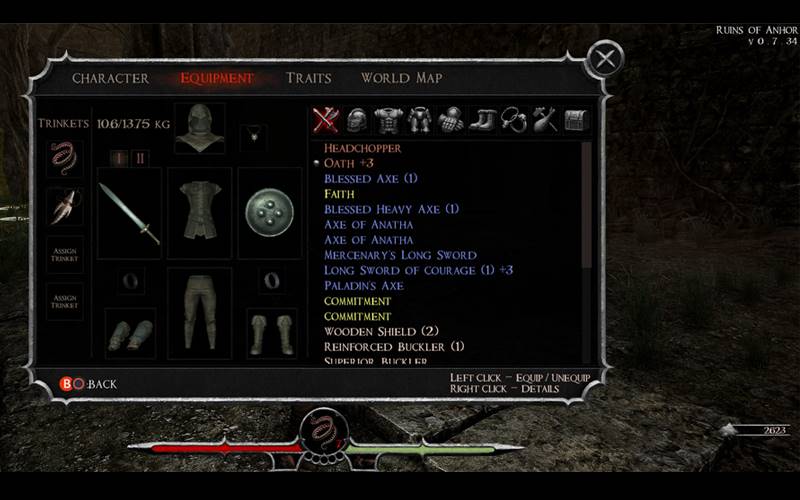This screenshot has height=500, width=800.
Task: Select the gauntlets category filter
Action: point(451,120)
